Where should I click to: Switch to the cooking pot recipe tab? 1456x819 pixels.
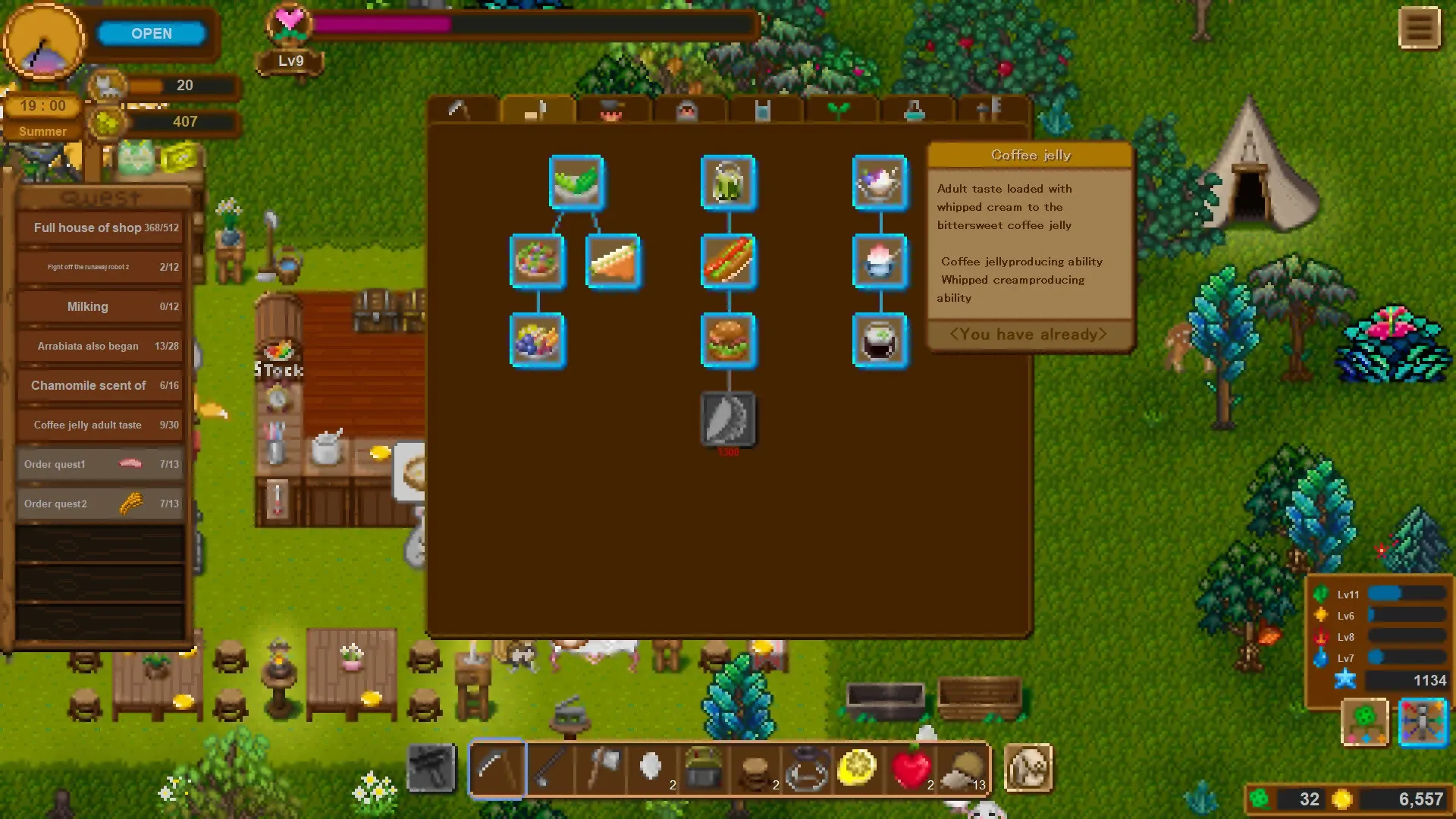(x=613, y=112)
